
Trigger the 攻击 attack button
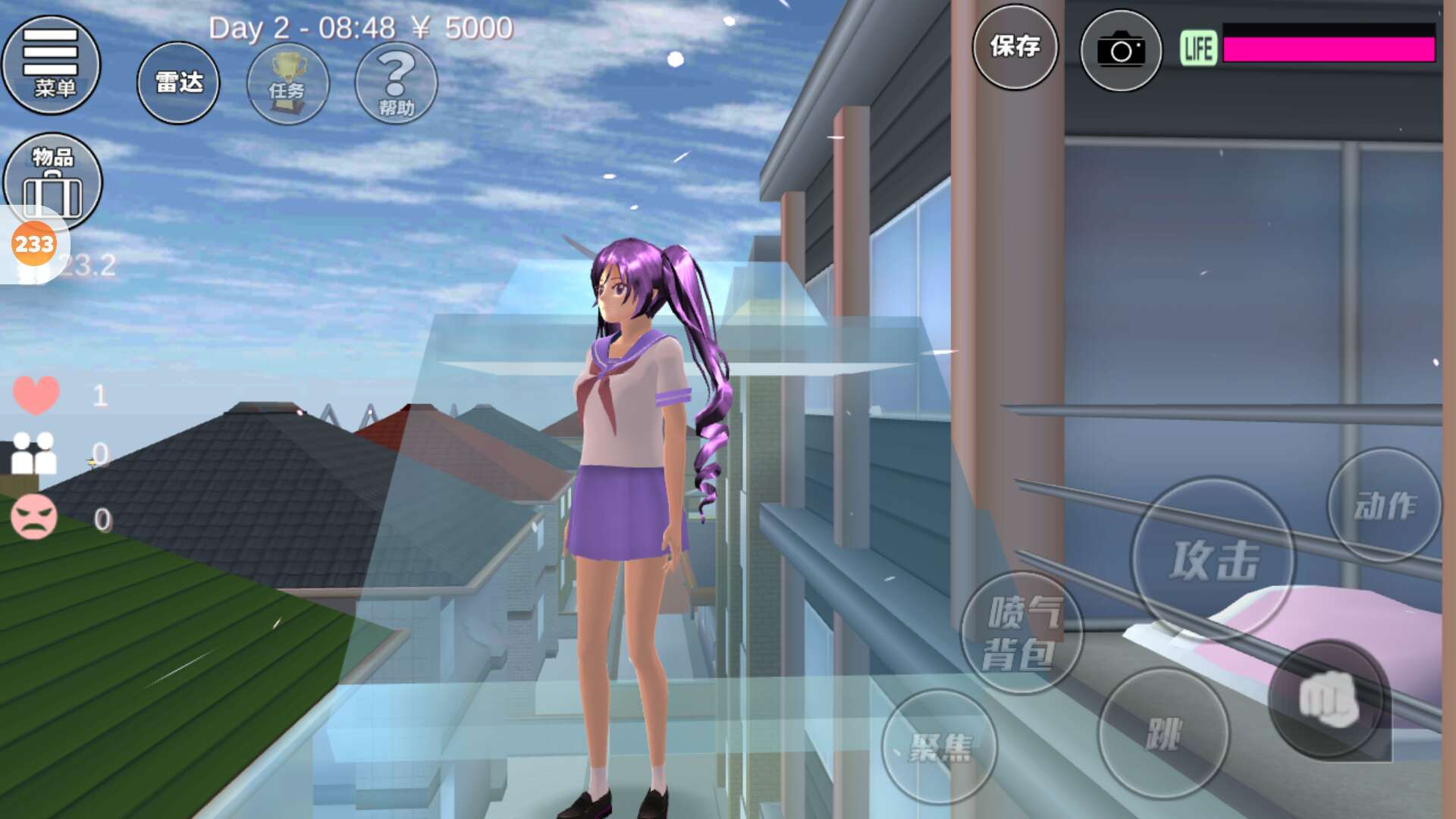1213,560
